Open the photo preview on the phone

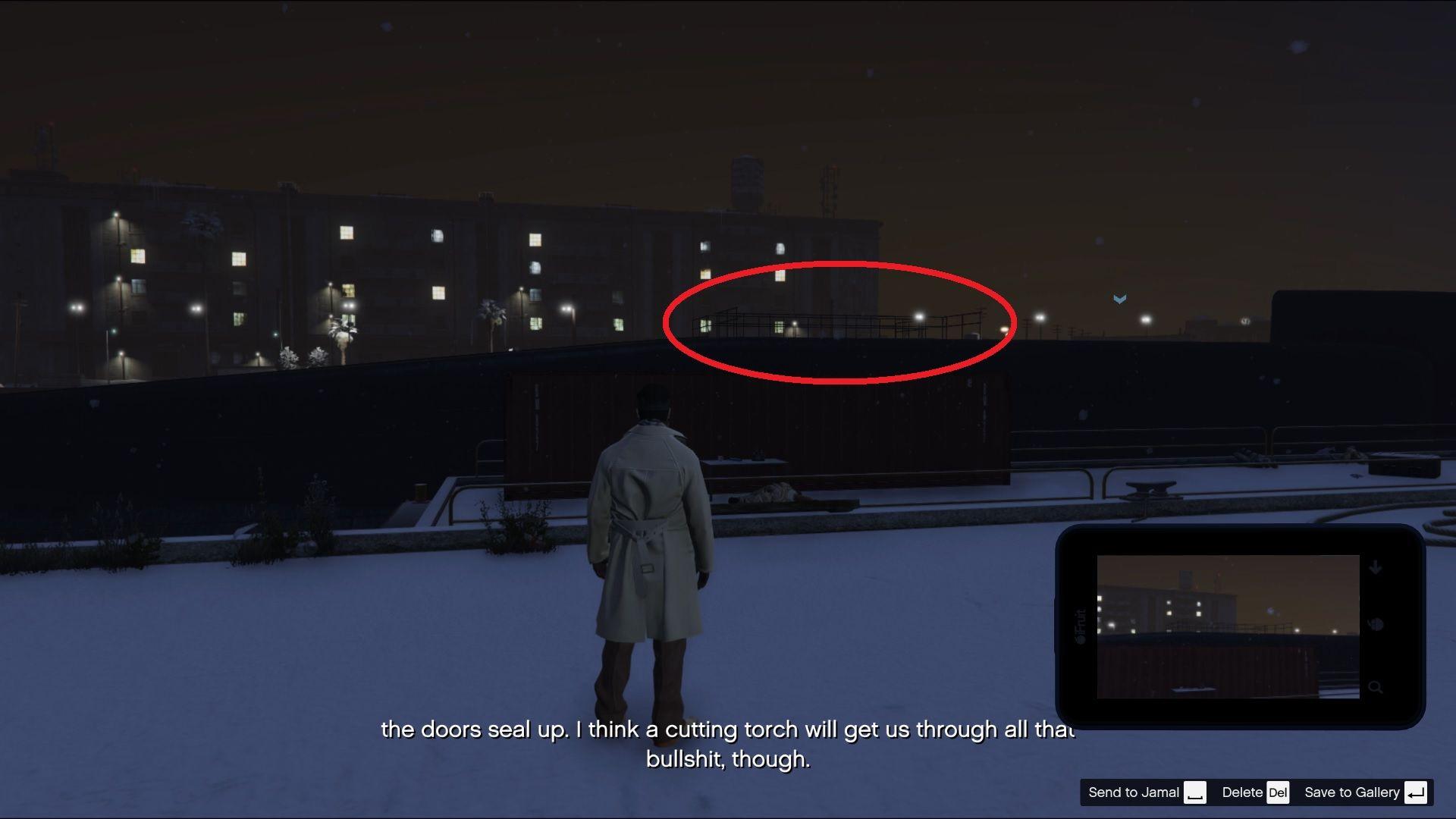point(1228,626)
